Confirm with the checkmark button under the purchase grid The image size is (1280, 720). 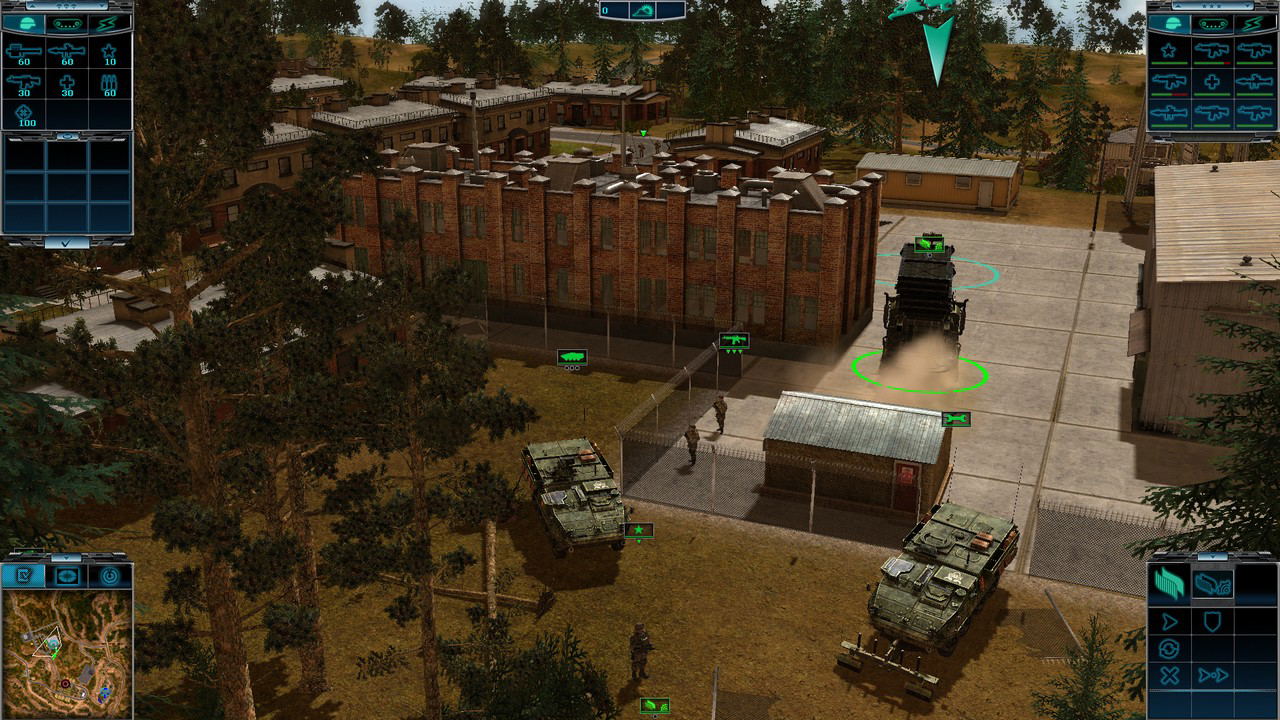click(66, 242)
